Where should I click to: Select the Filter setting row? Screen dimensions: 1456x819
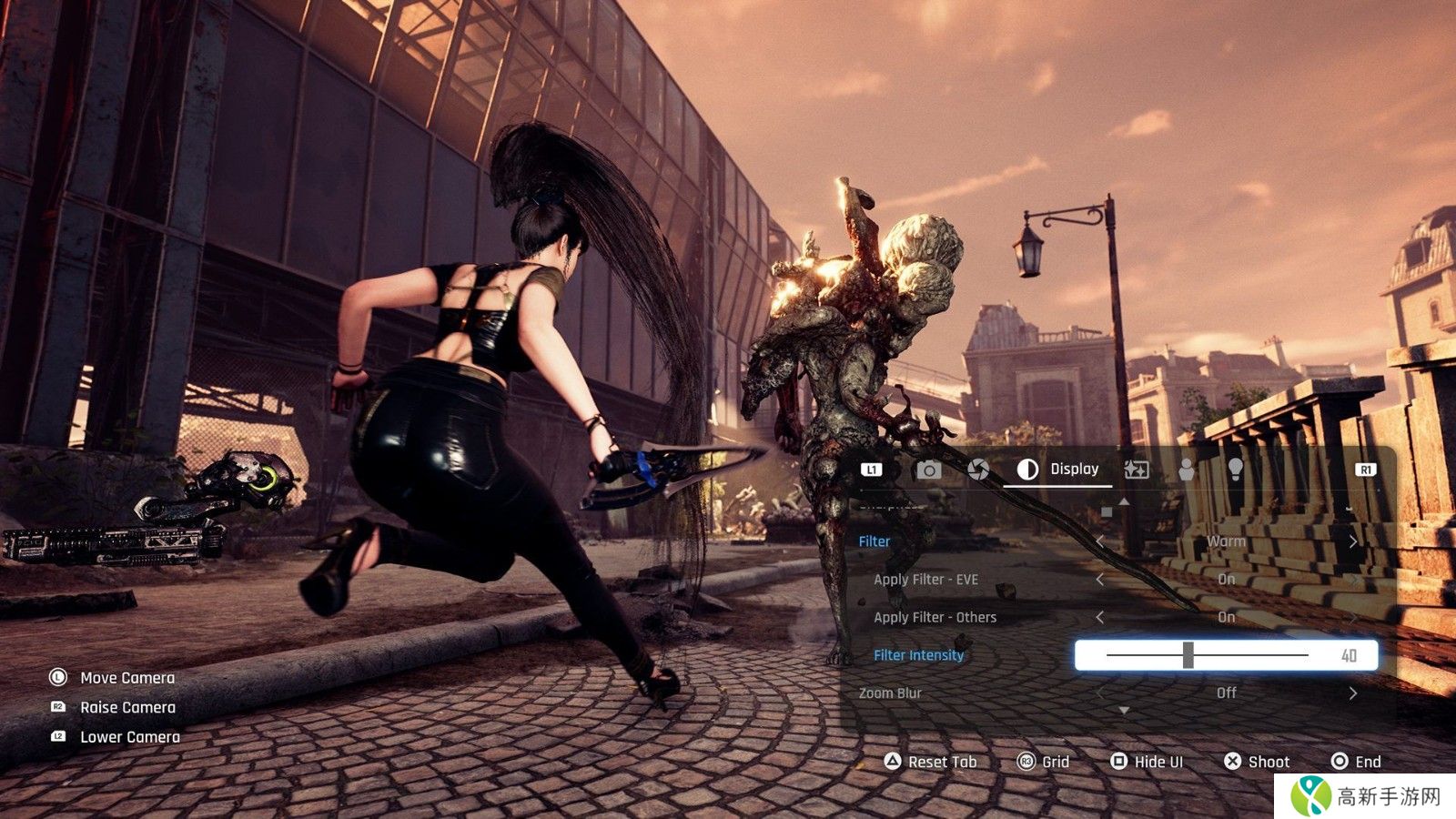(x=875, y=541)
